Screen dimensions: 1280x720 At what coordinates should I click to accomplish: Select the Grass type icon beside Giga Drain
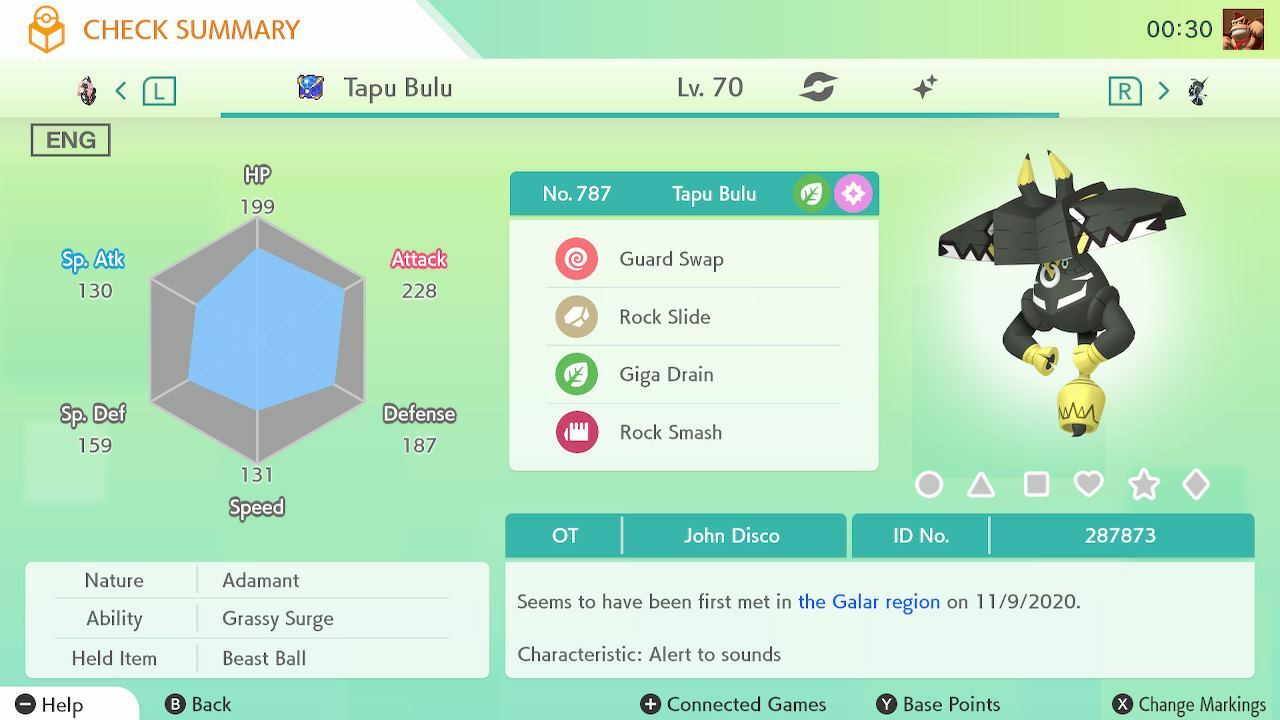coord(576,374)
